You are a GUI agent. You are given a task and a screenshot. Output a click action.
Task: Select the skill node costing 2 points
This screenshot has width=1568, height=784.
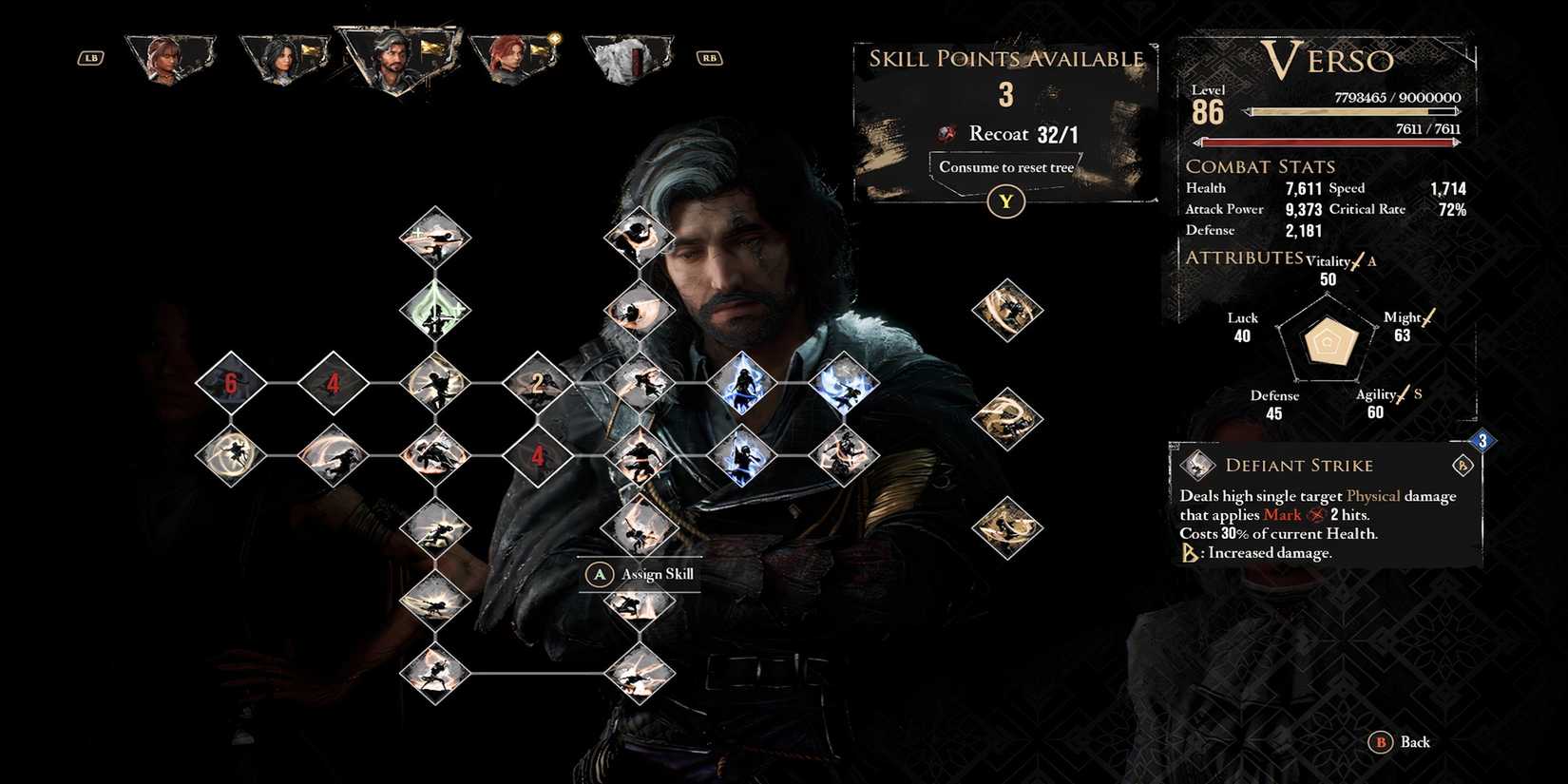coord(538,385)
